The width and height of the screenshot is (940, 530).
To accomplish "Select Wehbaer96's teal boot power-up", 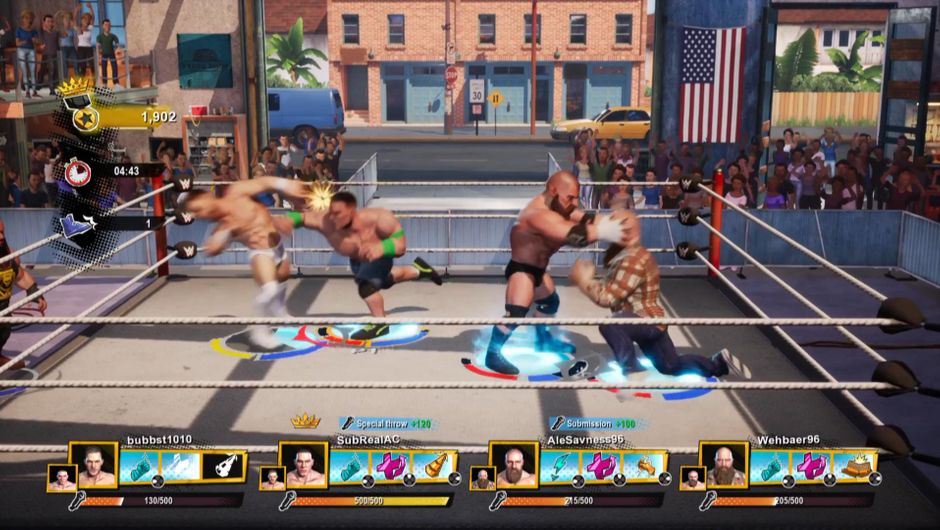I will click(x=769, y=466).
